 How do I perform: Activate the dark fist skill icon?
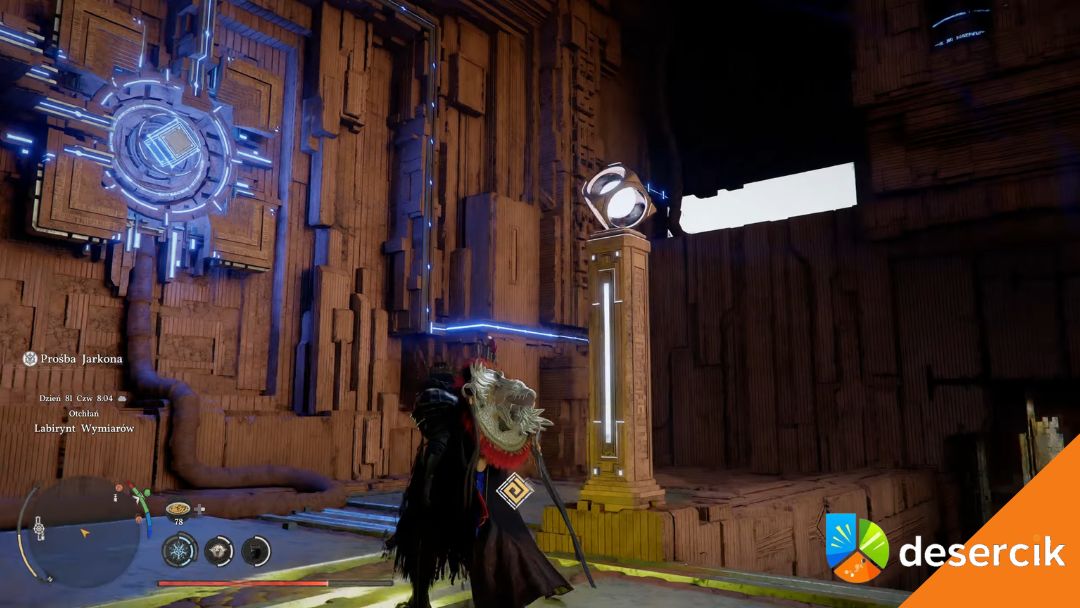256,549
